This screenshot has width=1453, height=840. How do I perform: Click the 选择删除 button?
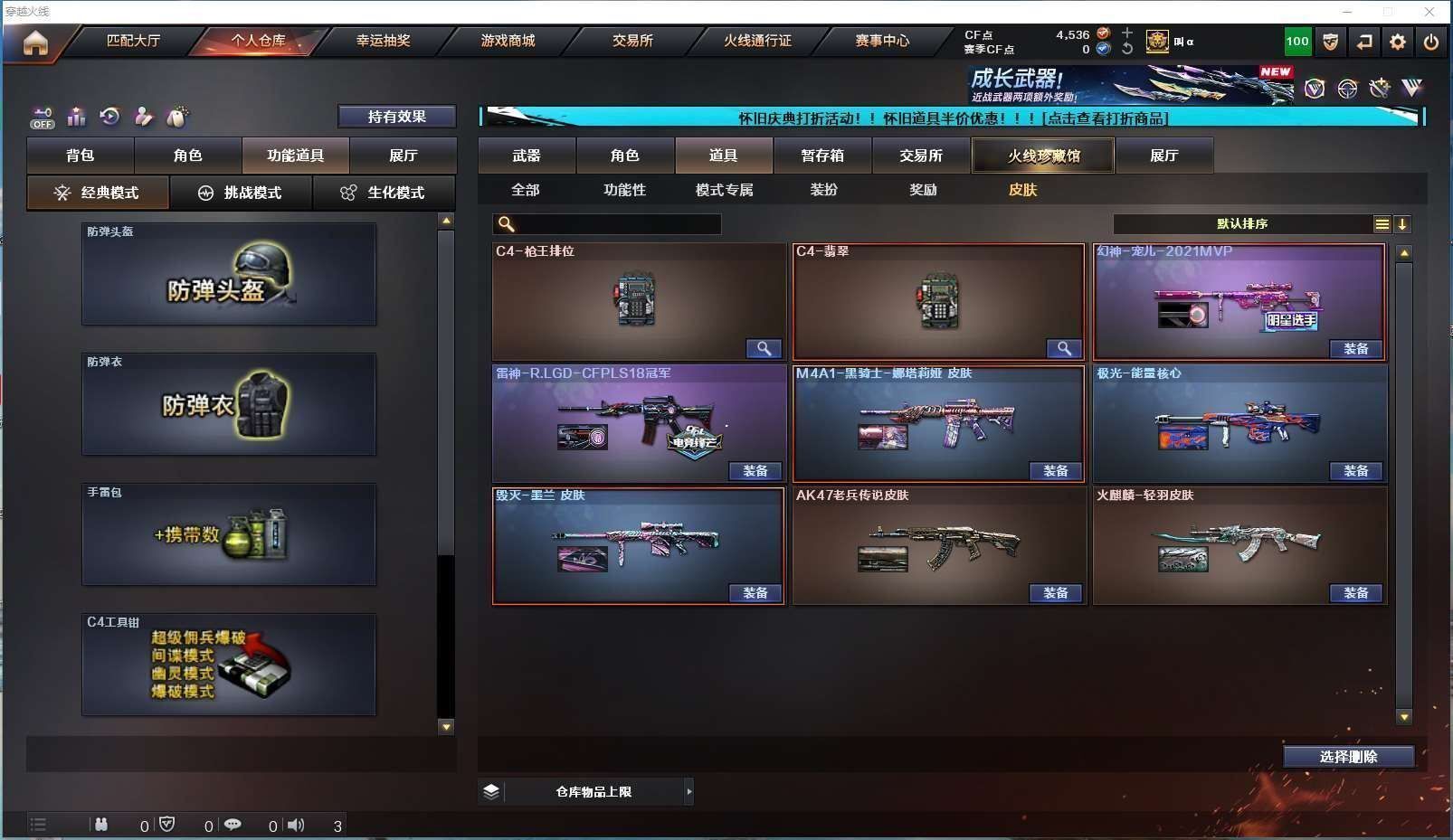(1348, 757)
